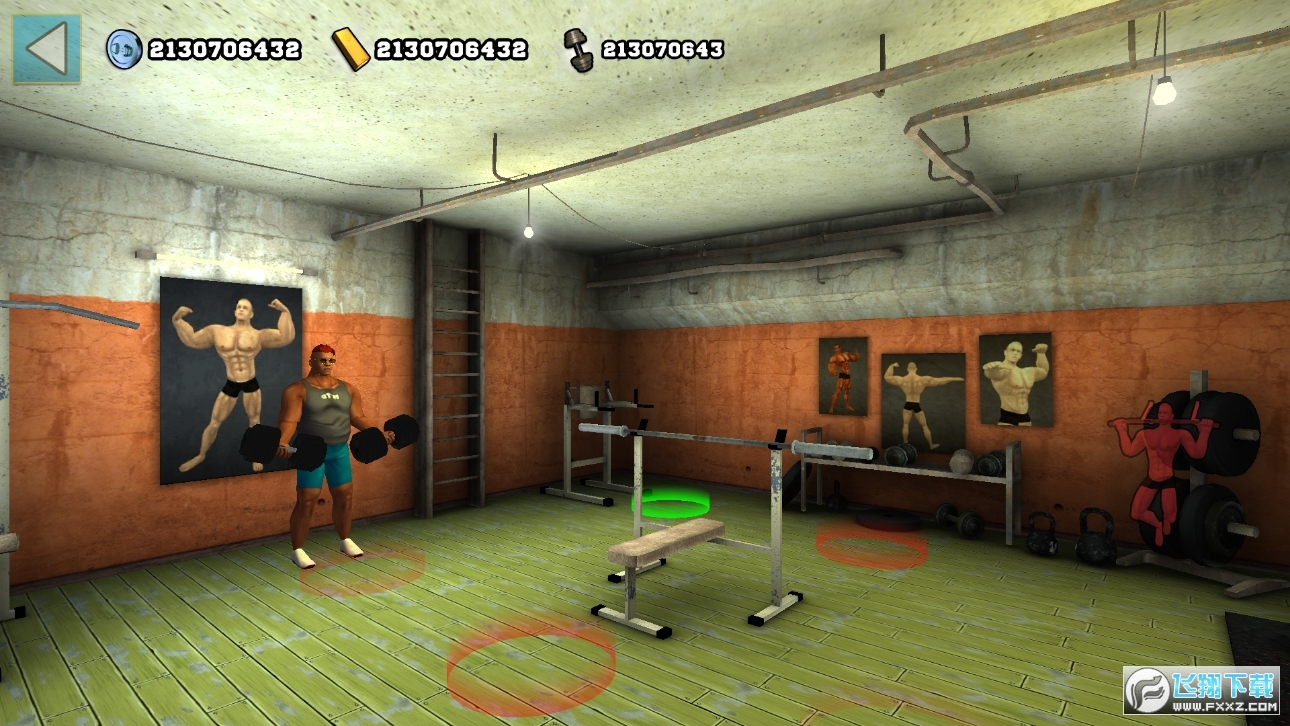Choose the red circle under the dumbbell lifter
The height and width of the screenshot is (726, 1290).
[362, 571]
